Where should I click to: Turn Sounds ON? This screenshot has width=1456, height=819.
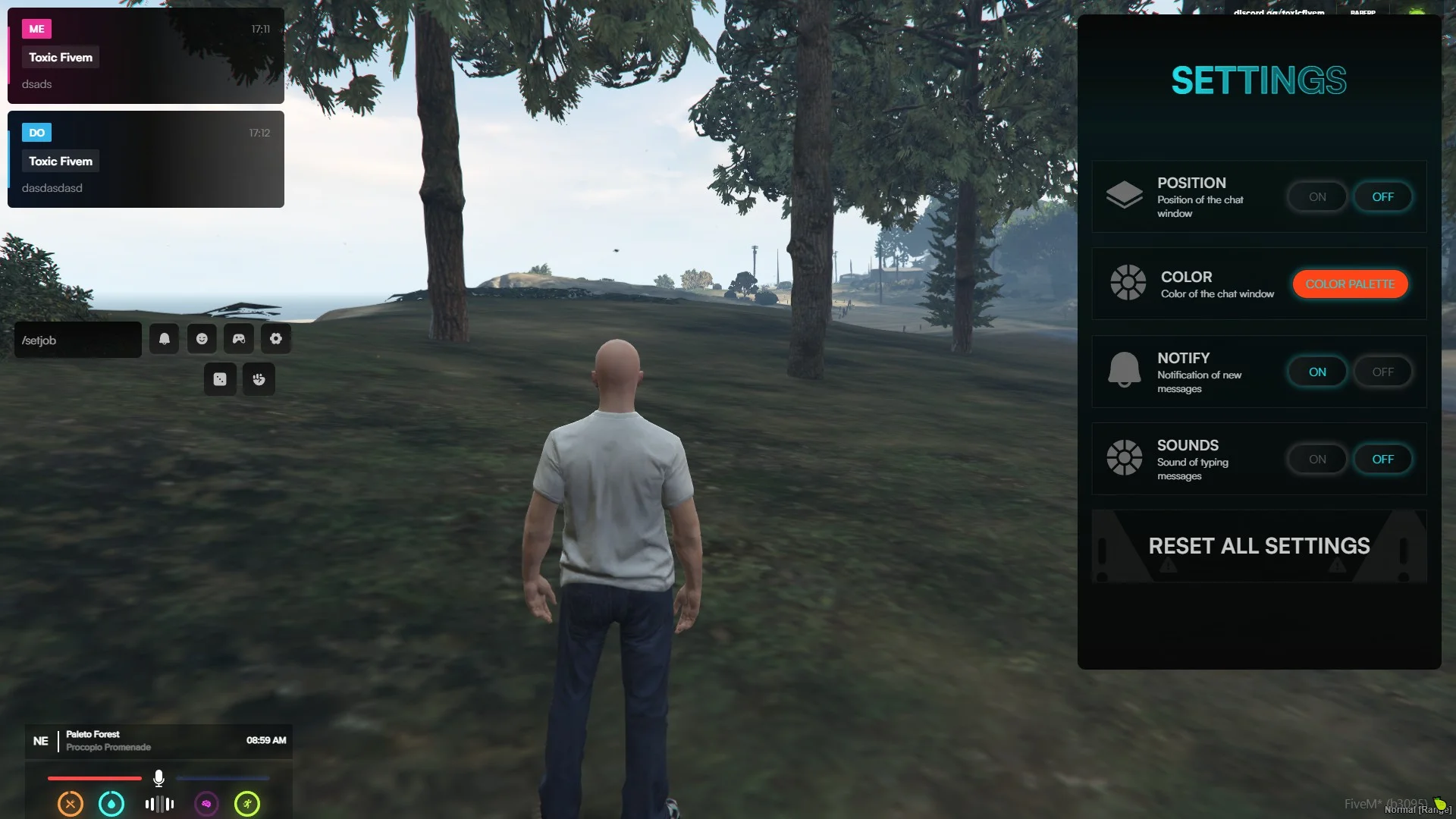[x=1317, y=460]
